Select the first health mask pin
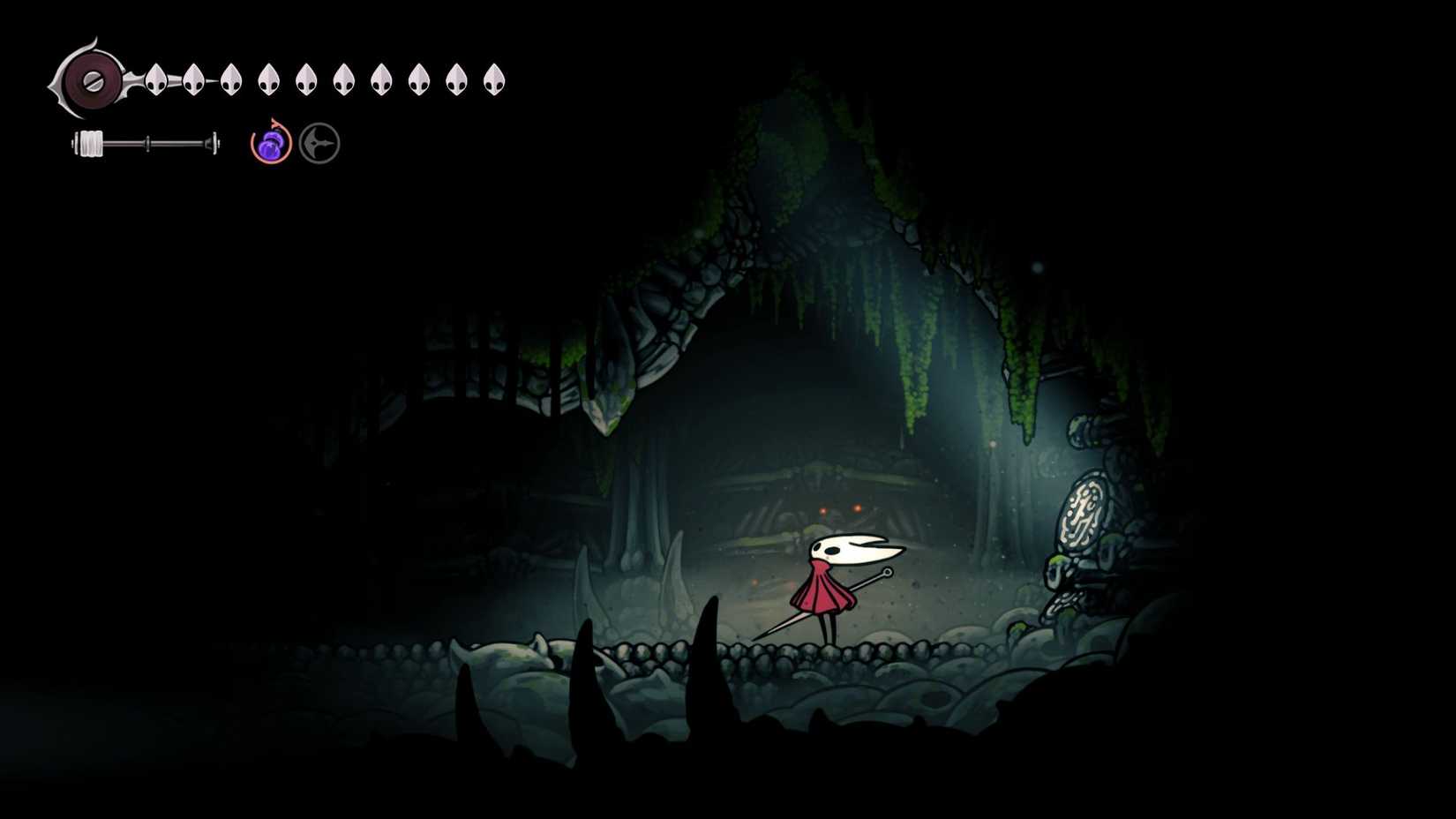 coord(155,78)
